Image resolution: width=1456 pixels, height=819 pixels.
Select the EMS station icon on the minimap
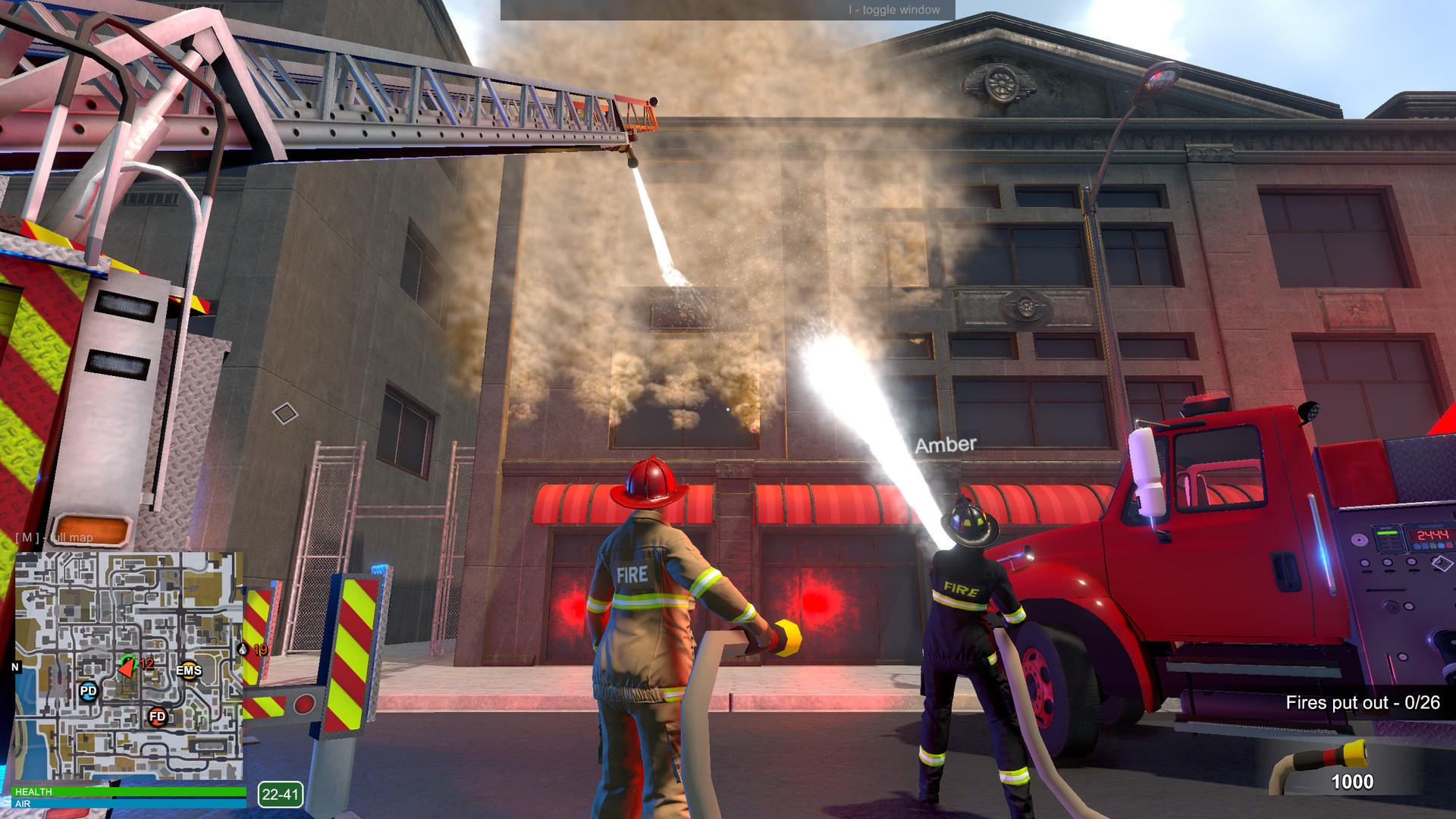190,670
